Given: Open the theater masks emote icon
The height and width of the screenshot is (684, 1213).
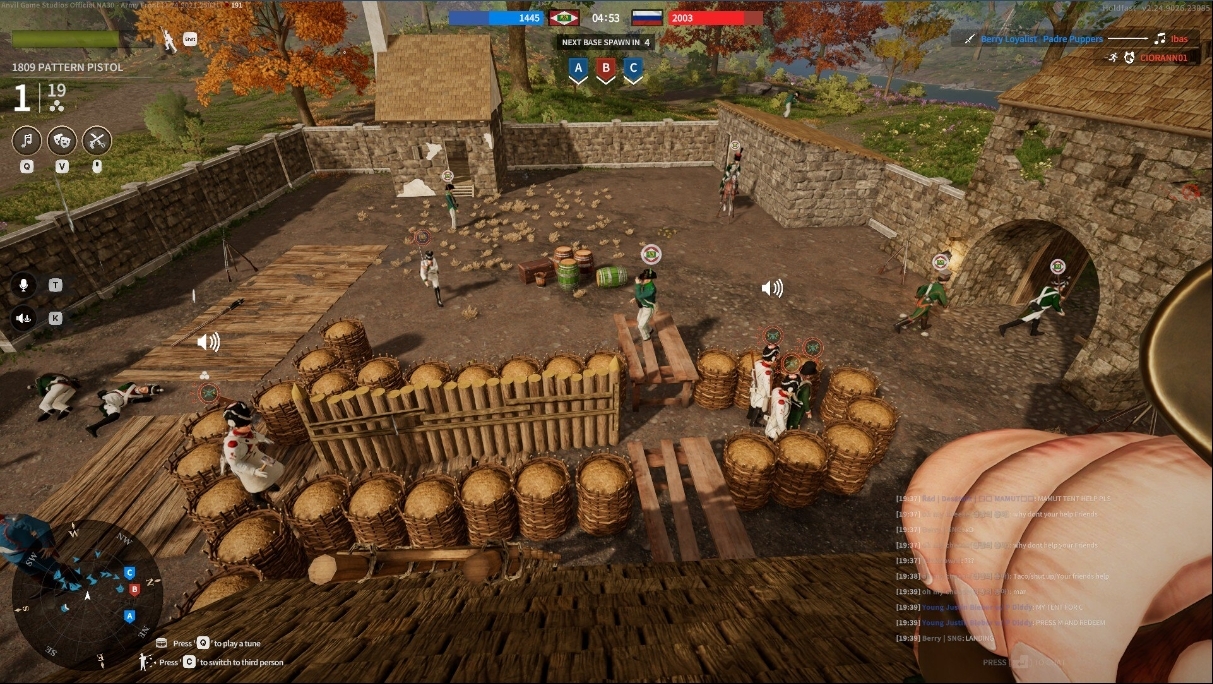Looking at the screenshot, I should pos(62,140).
